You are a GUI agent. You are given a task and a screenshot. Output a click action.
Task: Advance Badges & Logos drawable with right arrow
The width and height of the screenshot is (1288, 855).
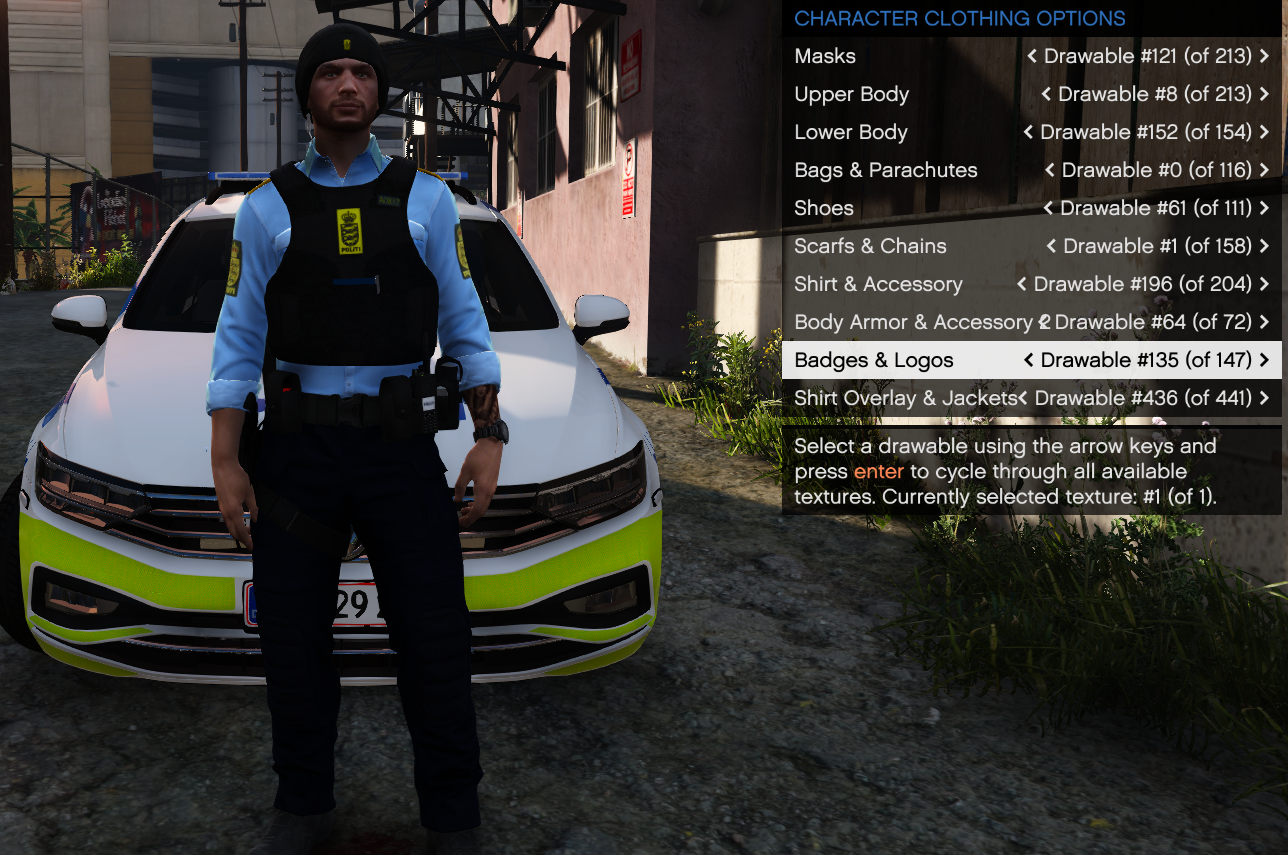(1265, 361)
